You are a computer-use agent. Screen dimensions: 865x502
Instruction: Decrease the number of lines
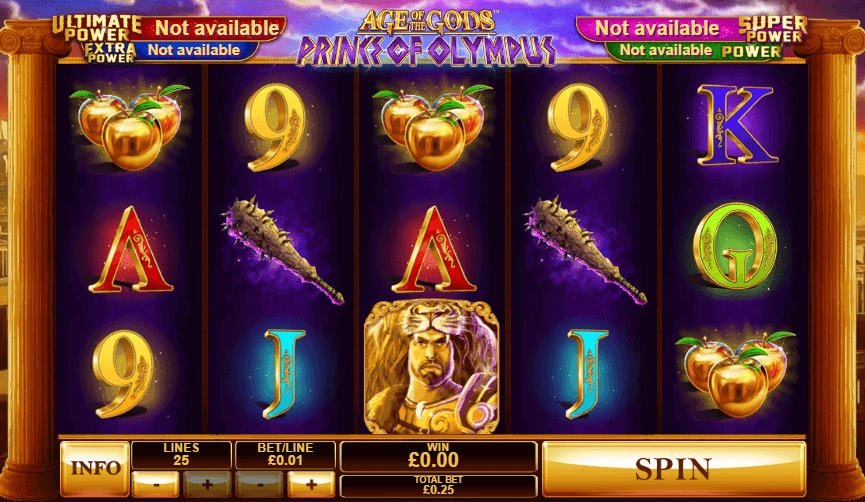[x=156, y=484]
